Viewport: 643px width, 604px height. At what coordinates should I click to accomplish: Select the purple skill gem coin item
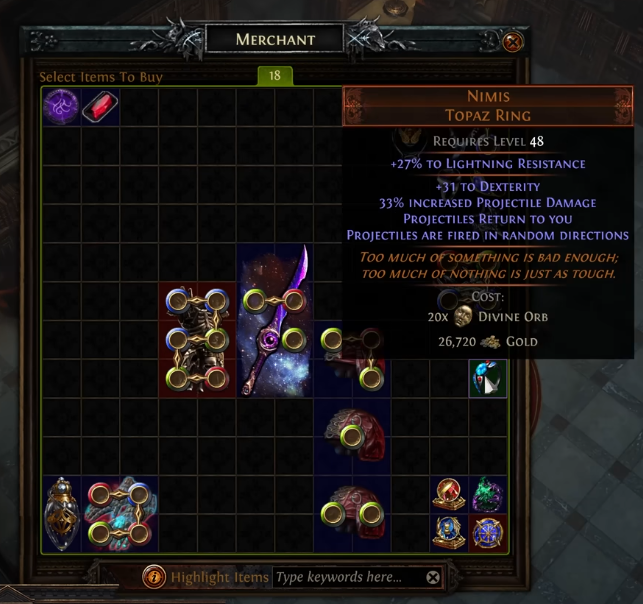pos(61,107)
